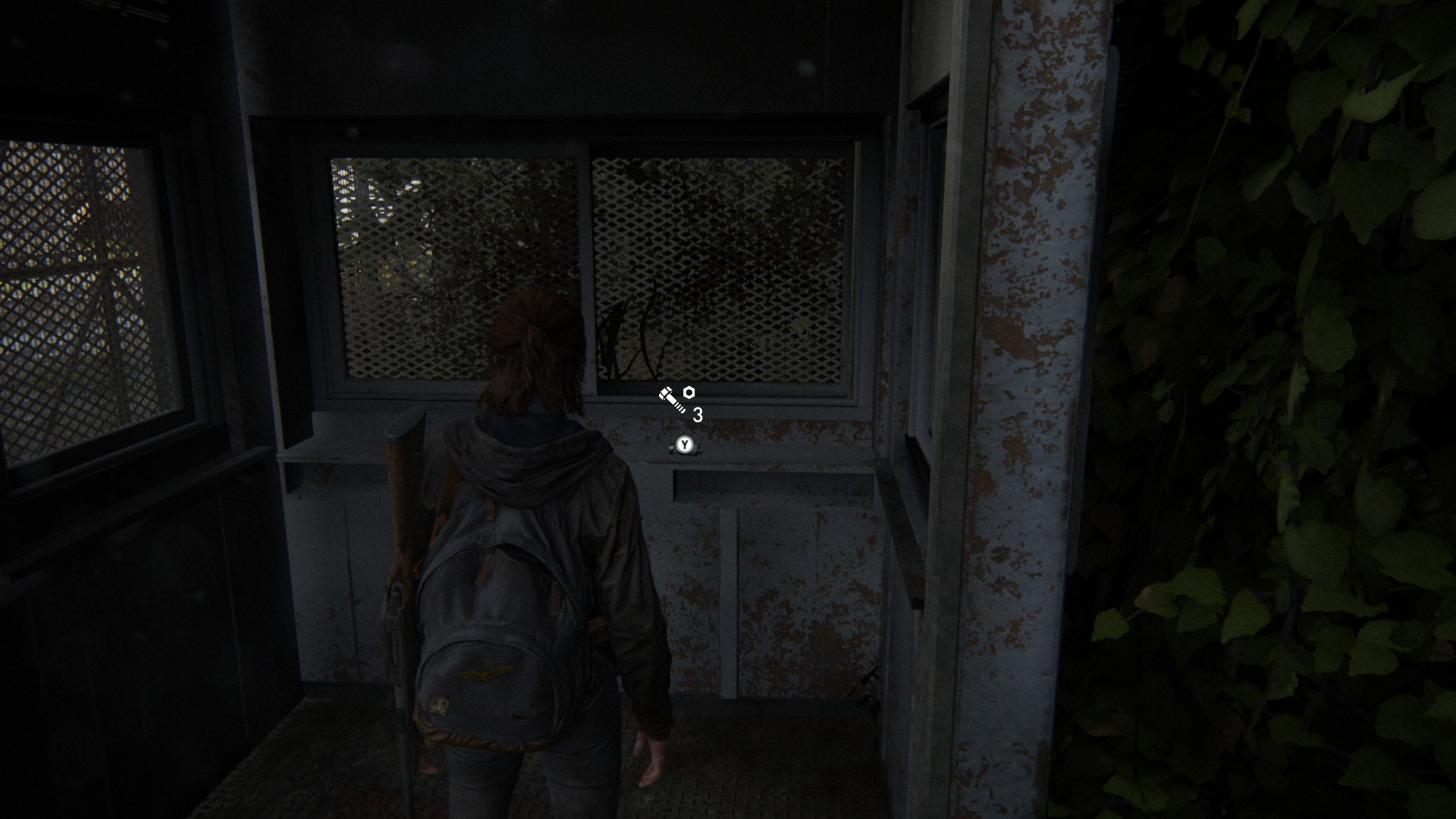Select the bolt-and-nut parts pickup icon

(676, 398)
